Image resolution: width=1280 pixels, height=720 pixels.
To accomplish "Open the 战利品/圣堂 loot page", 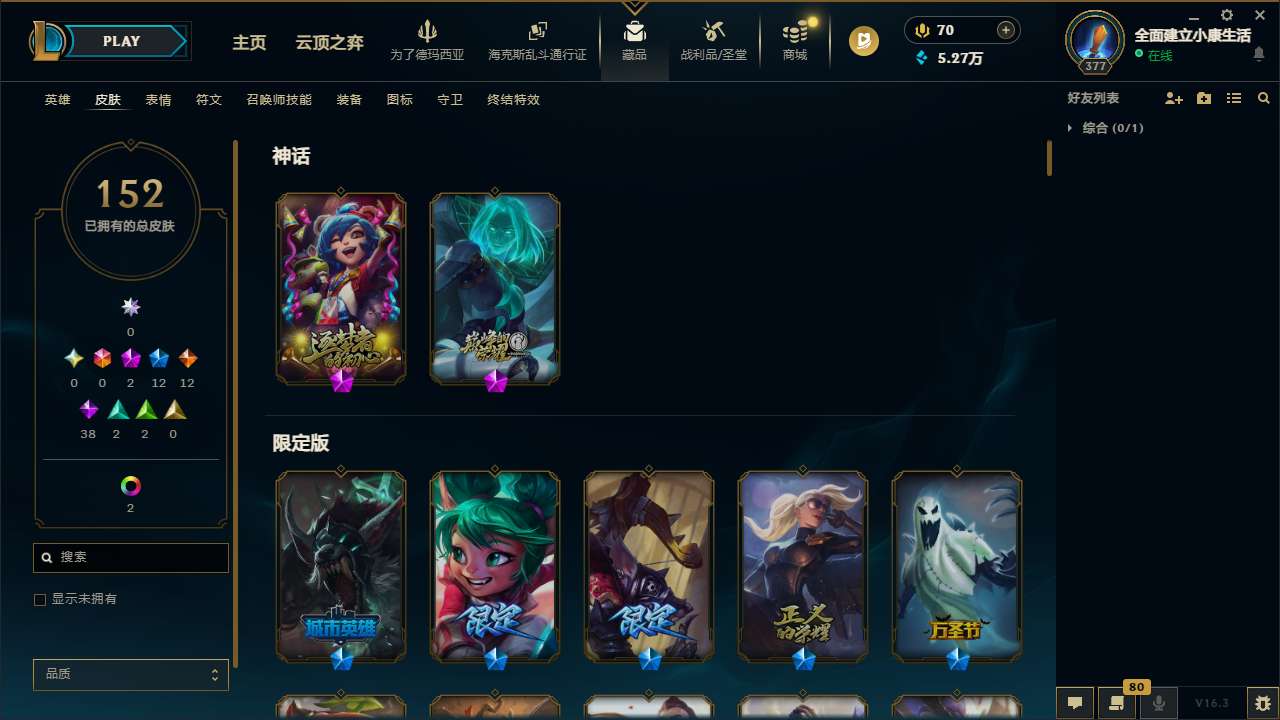I will 713,43.
